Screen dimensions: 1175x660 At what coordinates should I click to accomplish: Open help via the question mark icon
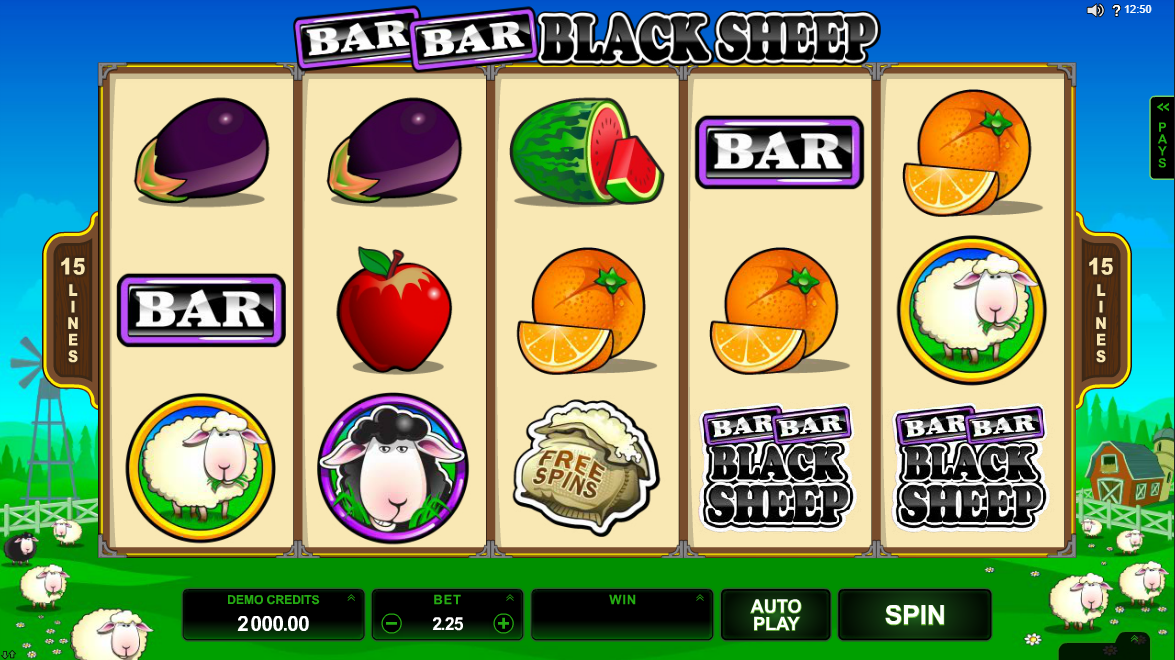[1116, 11]
